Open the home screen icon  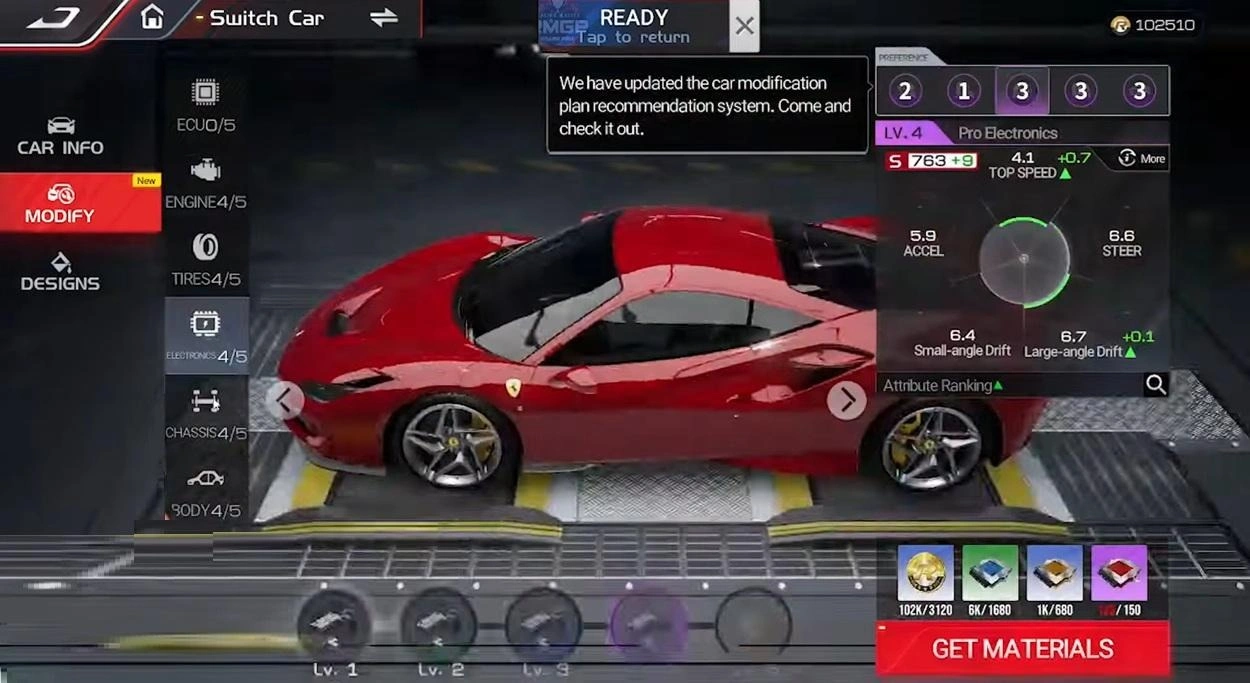tap(152, 17)
